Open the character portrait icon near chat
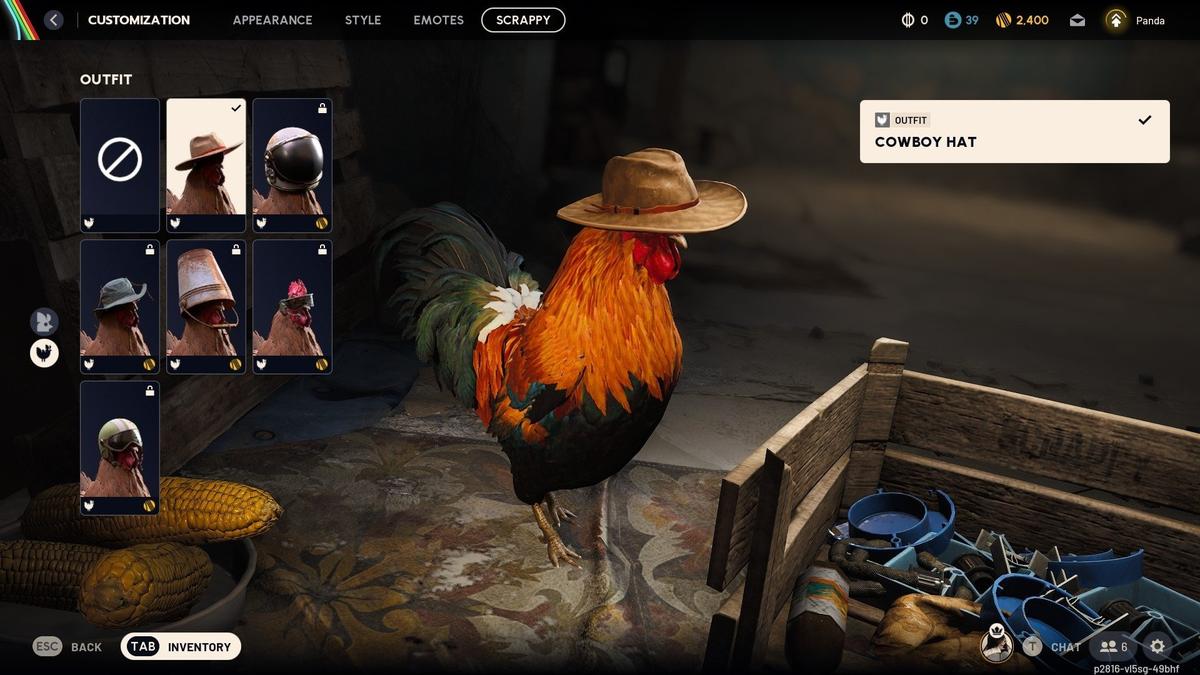This screenshot has width=1200, height=675. [x=996, y=645]
